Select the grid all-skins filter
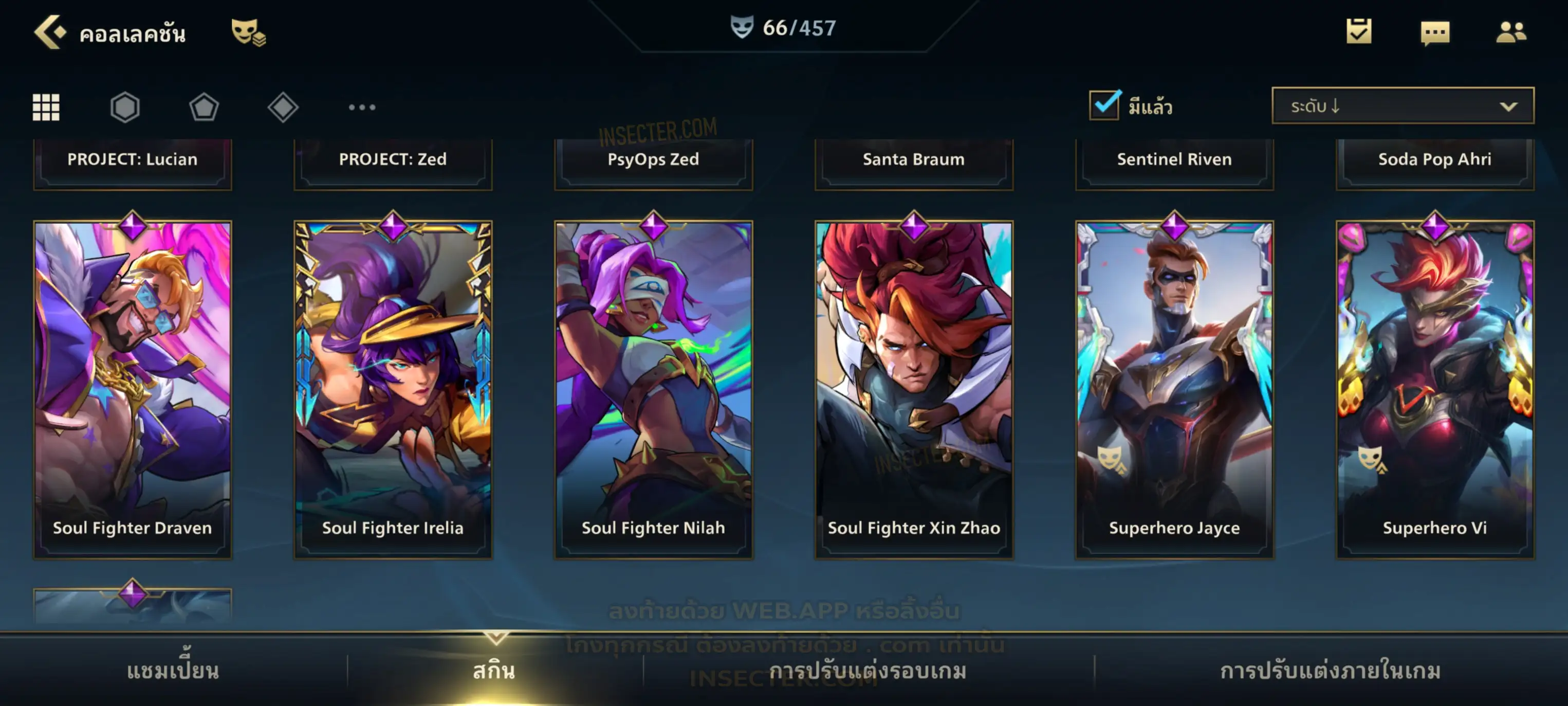The height and width of the screenshot is (706, 1568). 46,107
